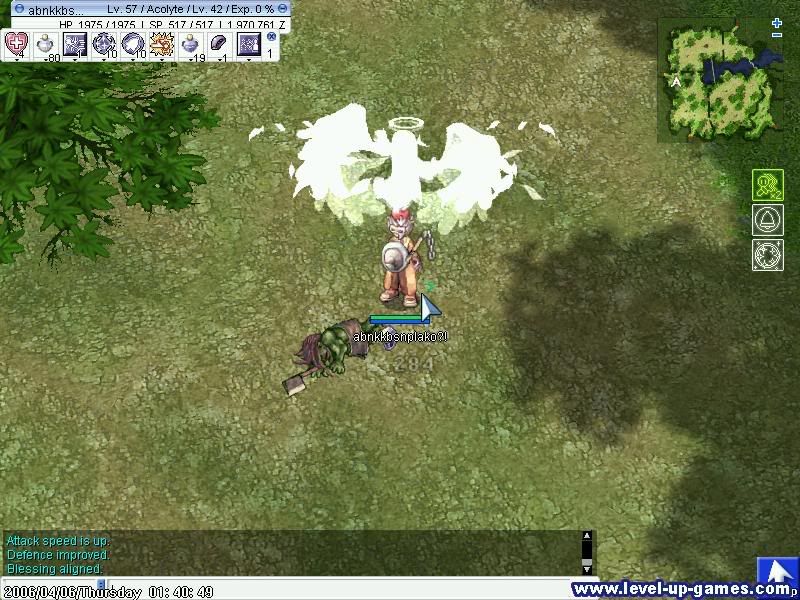Image resolution: width=800 pixels, height=600 pixels.
Task: Close the hotbar with the blue X
Action: [271, 36]
